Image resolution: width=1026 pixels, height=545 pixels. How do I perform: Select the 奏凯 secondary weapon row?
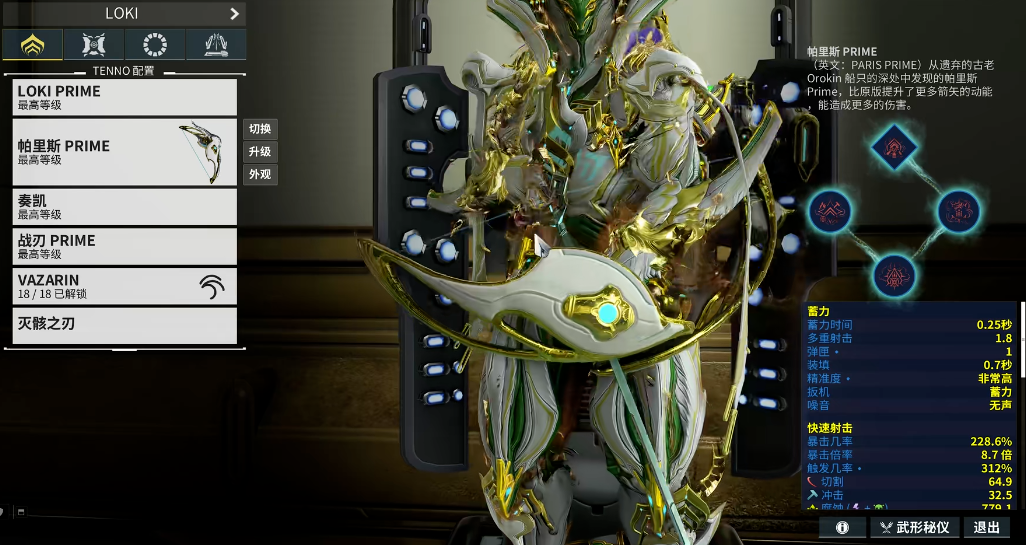tap(125, 206)
